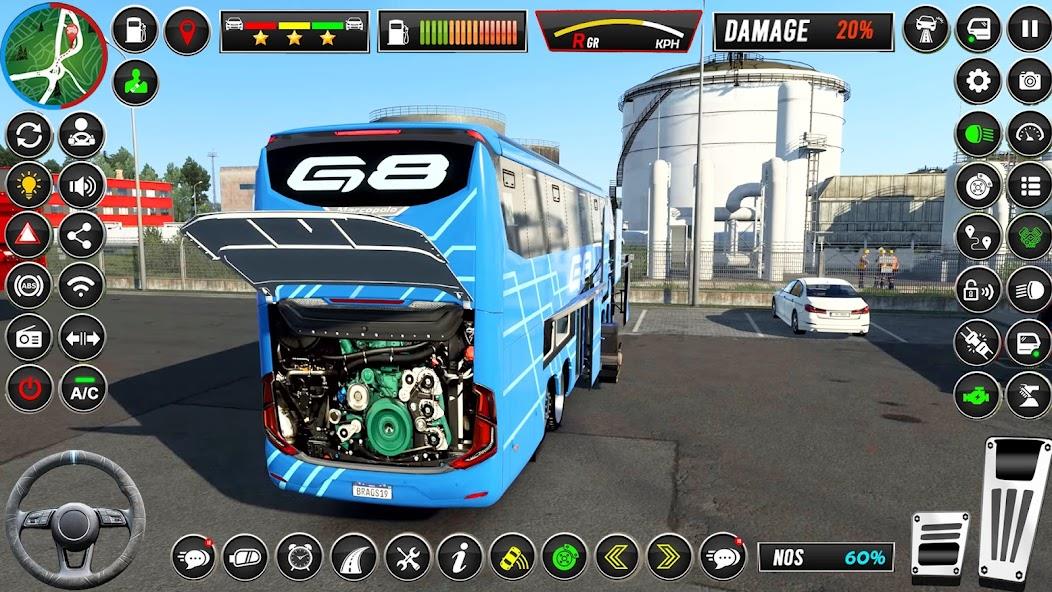1052x592 pixels.
Task: Take a screenshot with the camera button
Action: (1029, 81)
